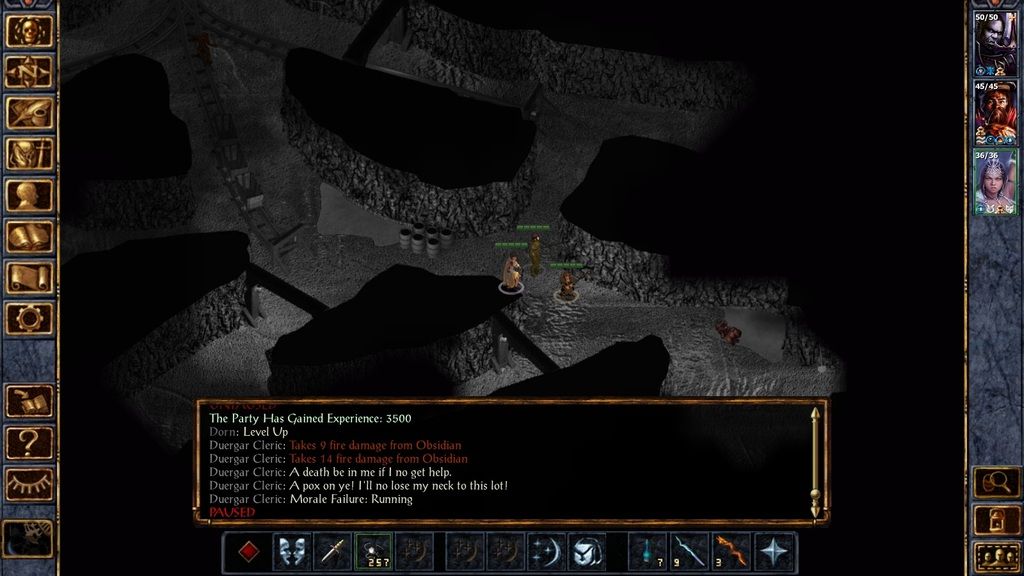Select the sling slot with 257 ammo
Screen dimensions: 1024x576
point(373,552)
